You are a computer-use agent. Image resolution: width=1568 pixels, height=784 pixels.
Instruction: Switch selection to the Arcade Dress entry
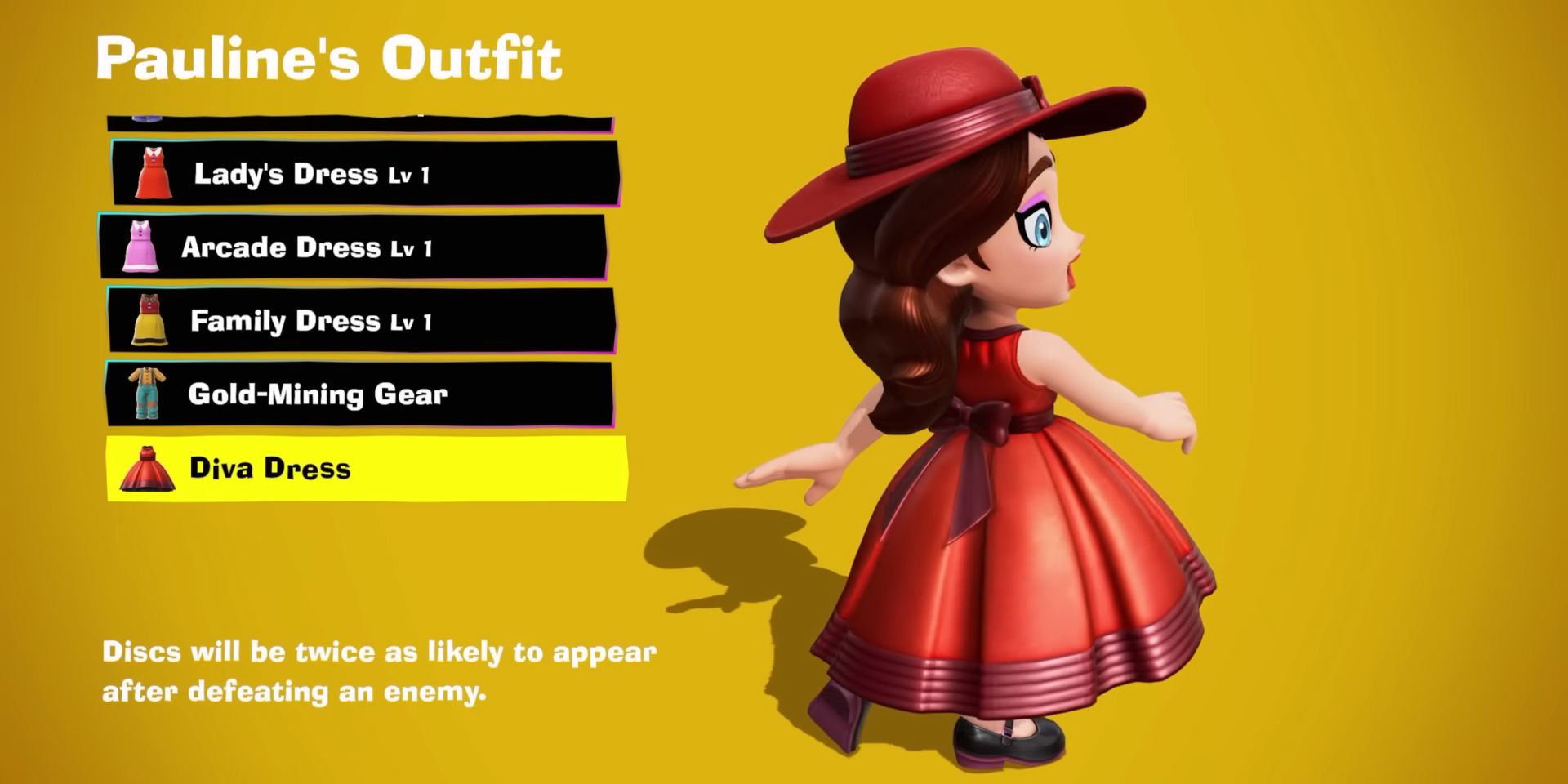[x=359, y=247]
